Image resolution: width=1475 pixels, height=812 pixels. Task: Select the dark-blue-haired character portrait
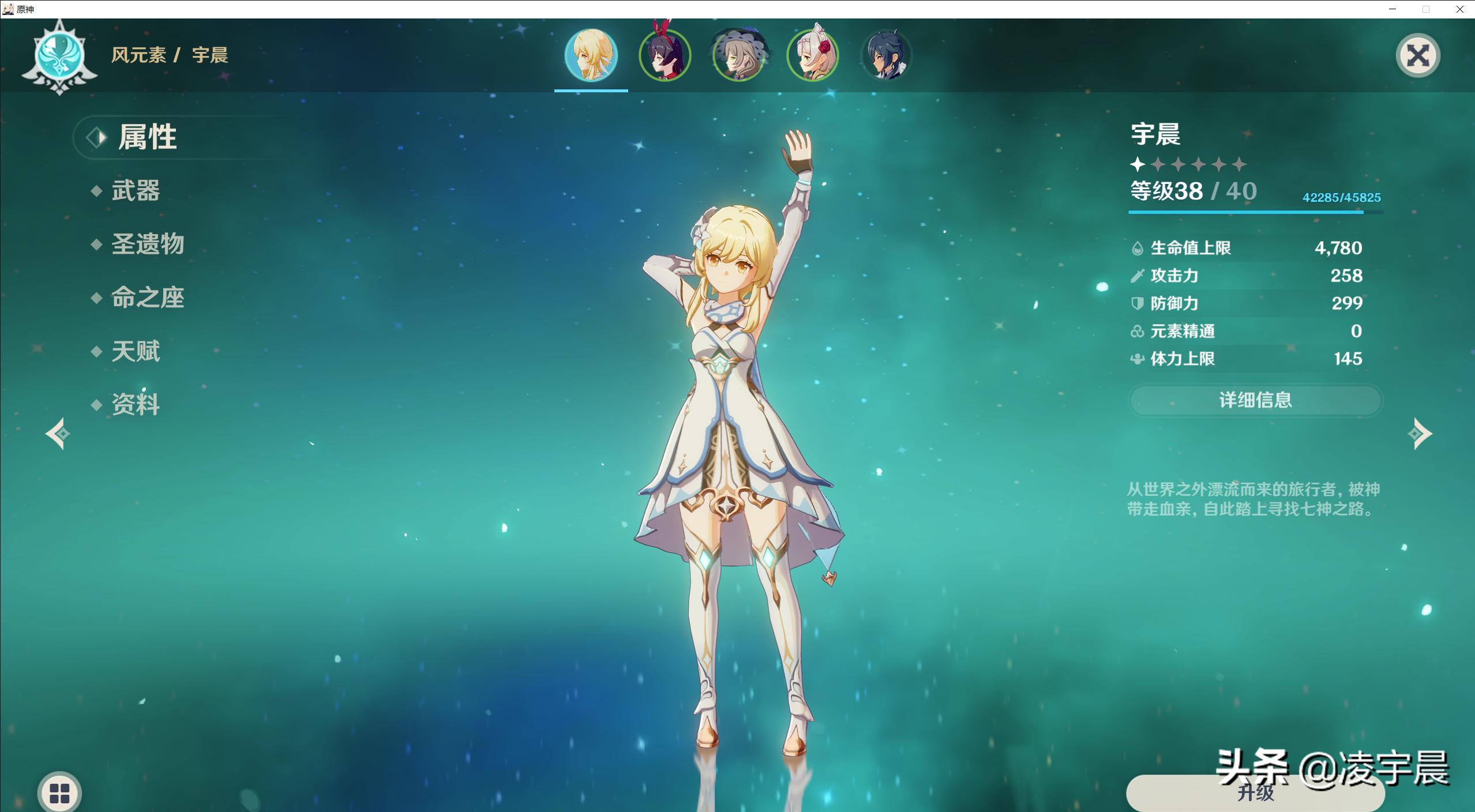pyautogui.click(x=886, y=55)
